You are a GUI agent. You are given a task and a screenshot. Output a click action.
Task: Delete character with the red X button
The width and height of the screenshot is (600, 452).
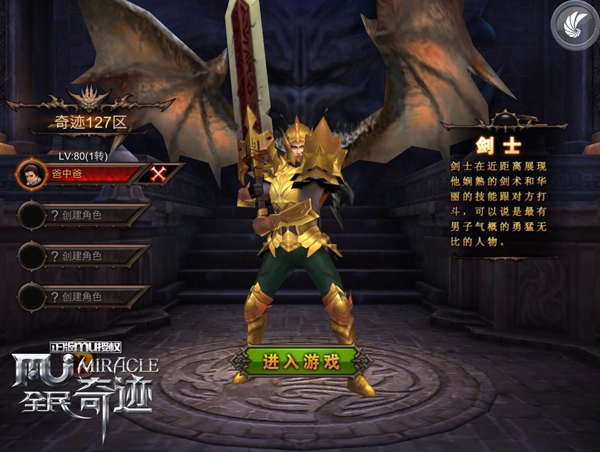pyautogui.click(x=159, y=173)
